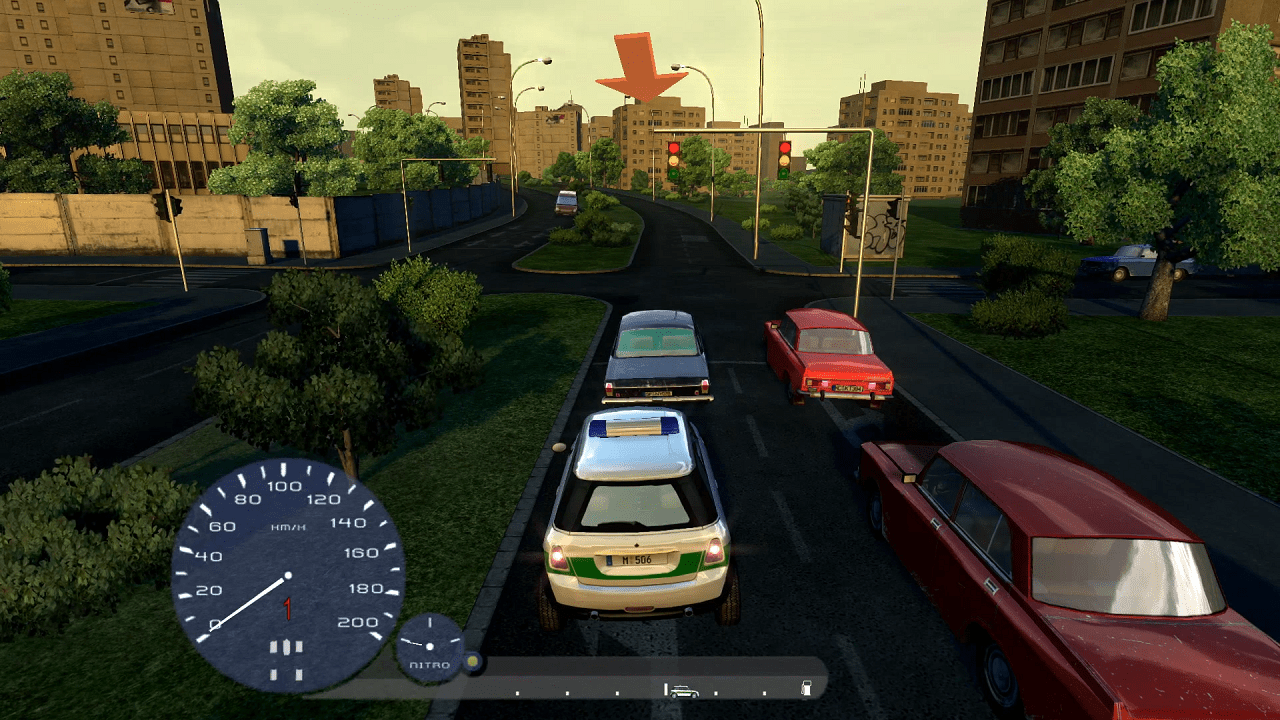Click the orange waypoint direction arrow
The image size is (1280, 720).
[641, 66]
